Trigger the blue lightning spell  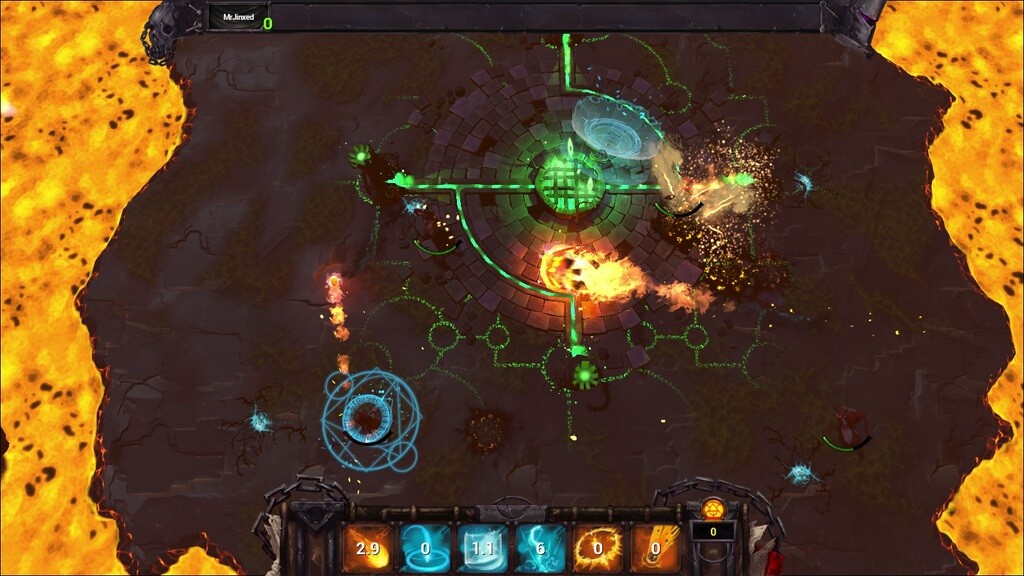(x=540, y=547)
